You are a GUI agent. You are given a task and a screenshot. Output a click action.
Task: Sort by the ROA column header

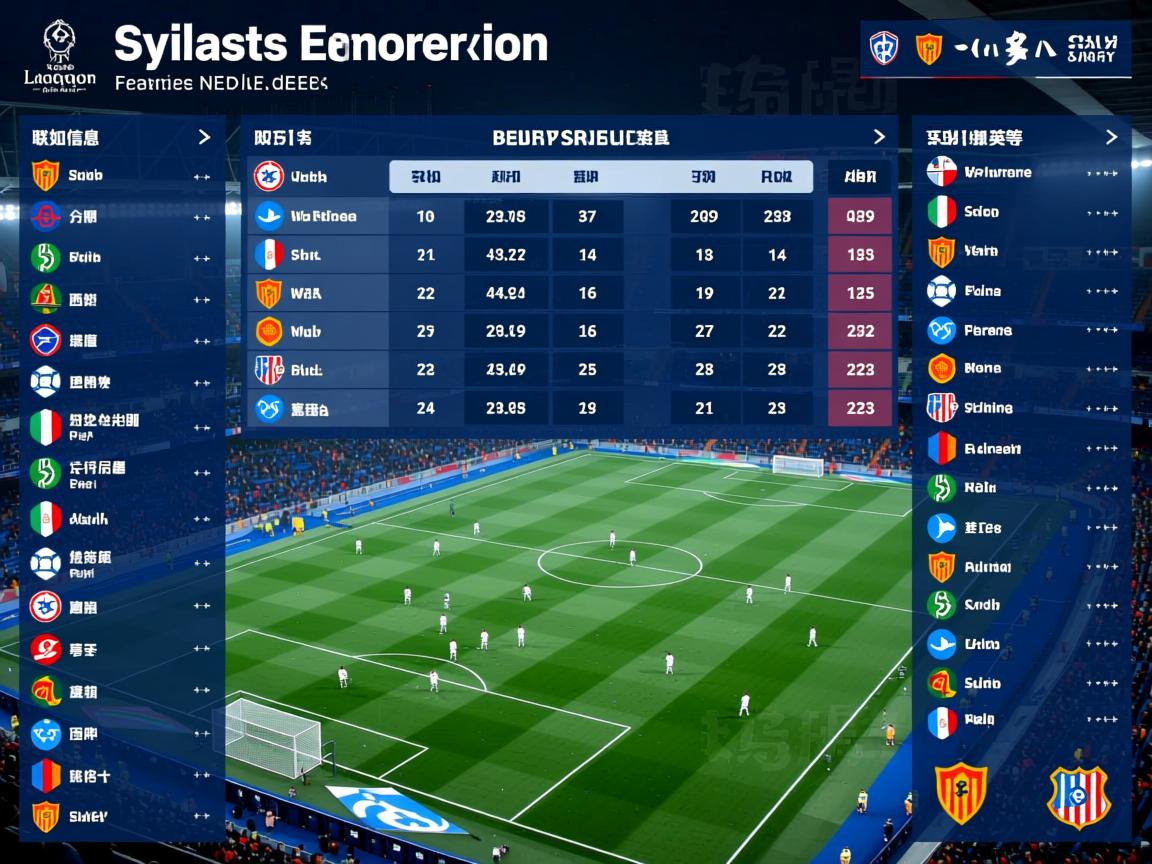(776, 177)
